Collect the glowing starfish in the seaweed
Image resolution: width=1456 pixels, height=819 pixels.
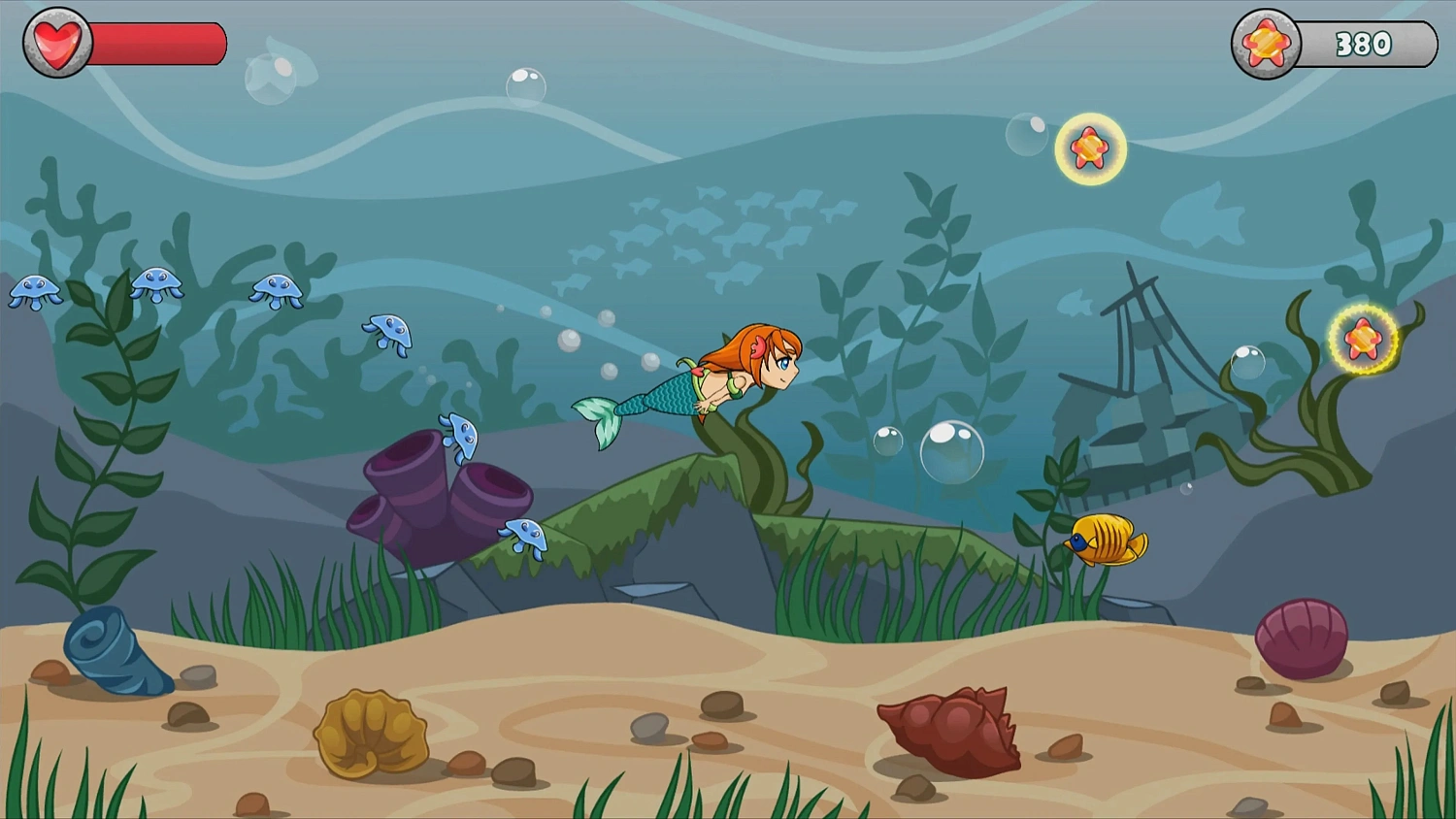click(x=1364, y=340)
